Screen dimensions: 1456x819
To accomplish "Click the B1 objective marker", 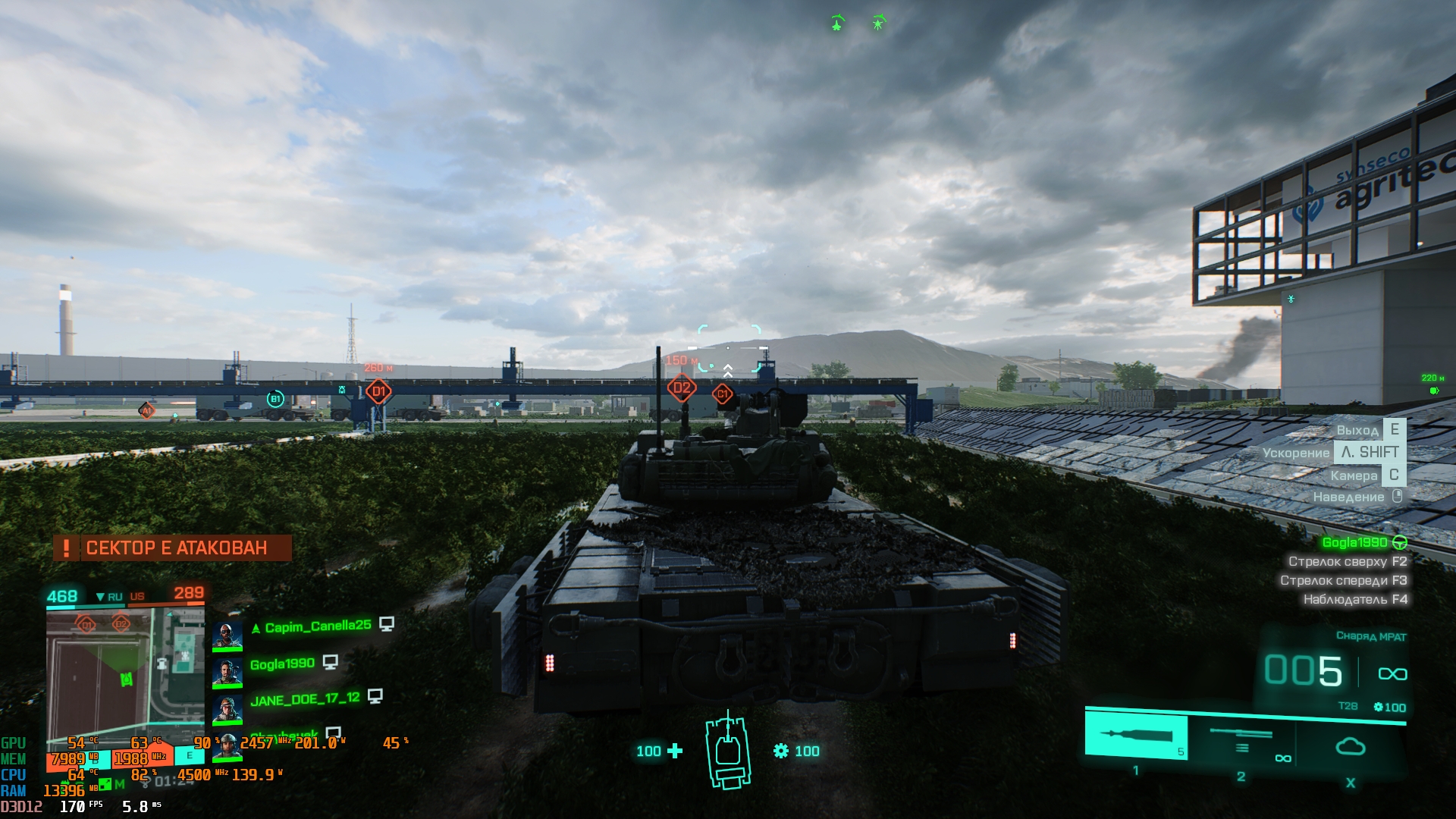I will [275, 399].
